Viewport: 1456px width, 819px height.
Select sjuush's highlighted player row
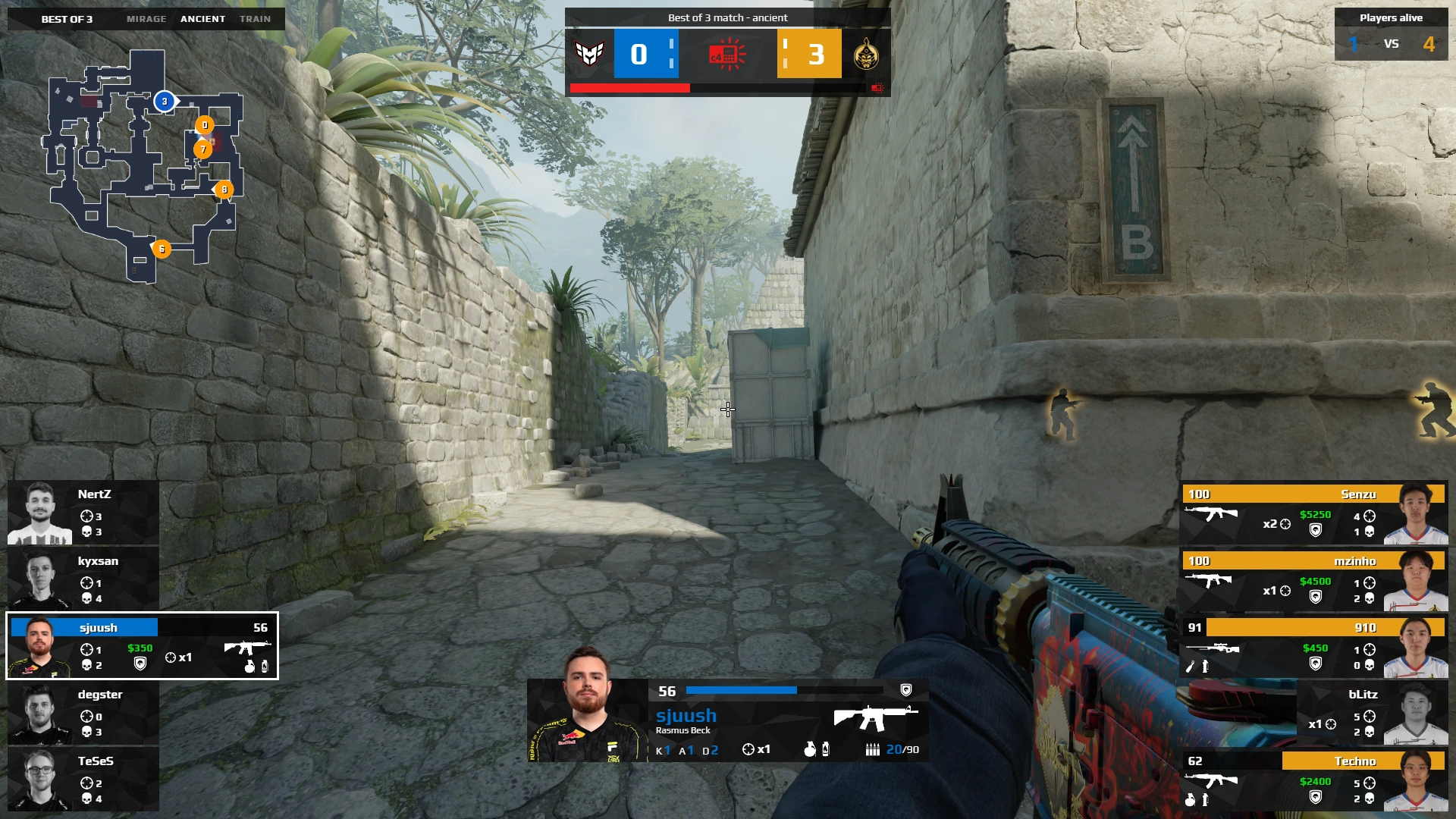143,646
